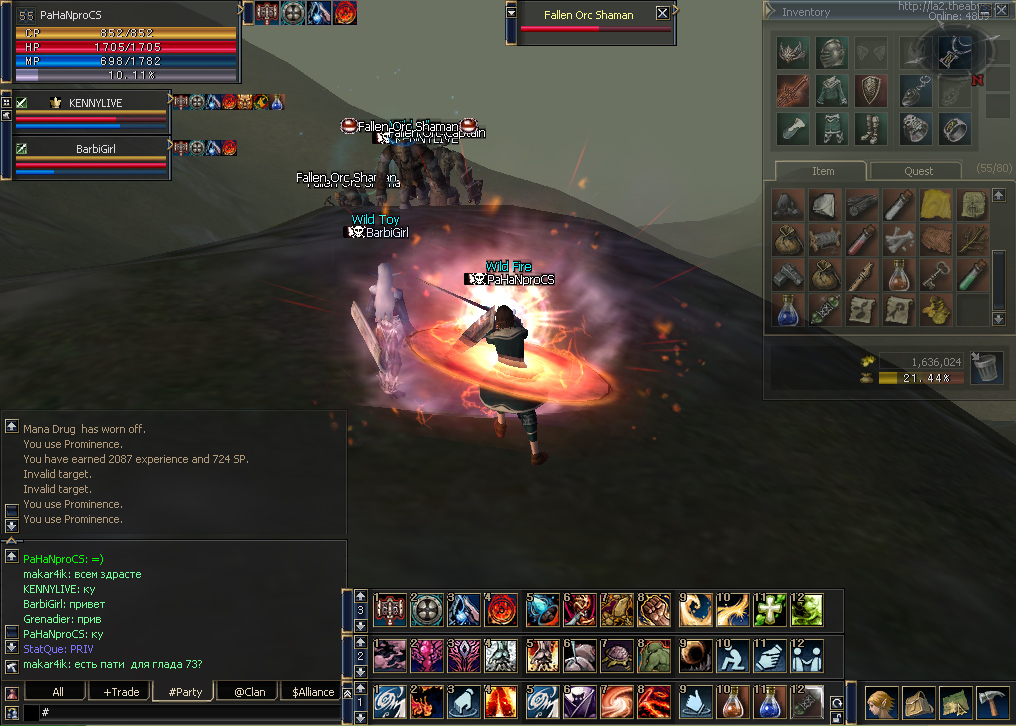The image size is (1016, 726).
Task: Activate the fist skill on top hotbar
Action: (653, 608)
